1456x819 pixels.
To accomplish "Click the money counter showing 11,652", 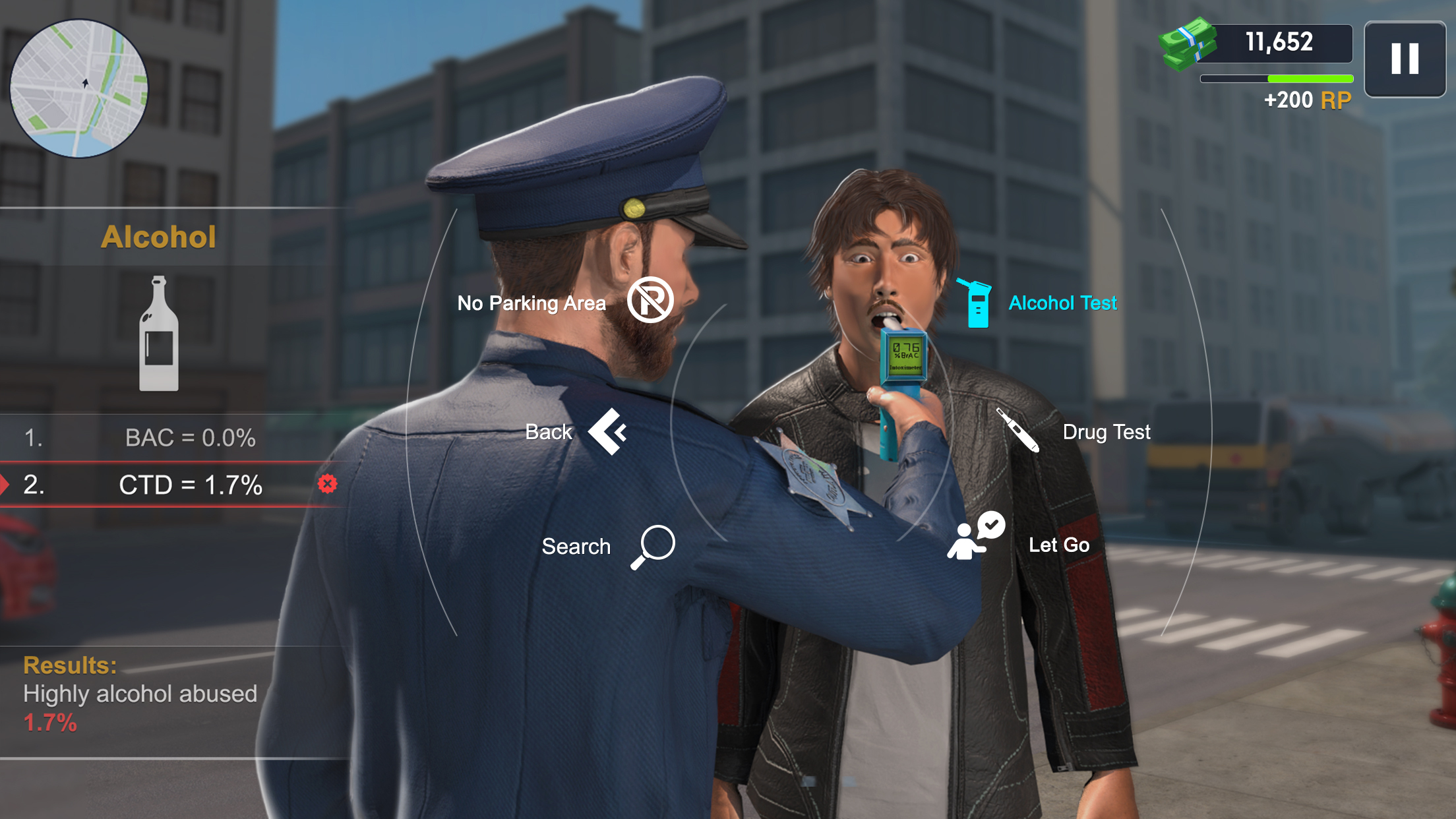I will pyautogui.click(x=1278, y=42).
